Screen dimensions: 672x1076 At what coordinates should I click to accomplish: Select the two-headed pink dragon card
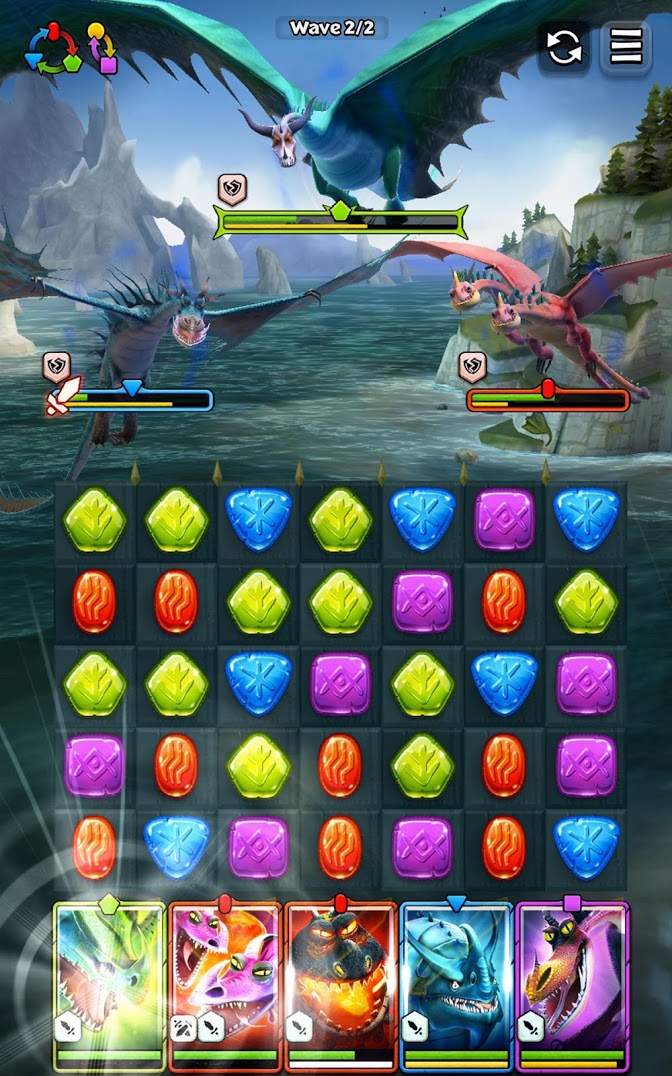click(225, 984)
